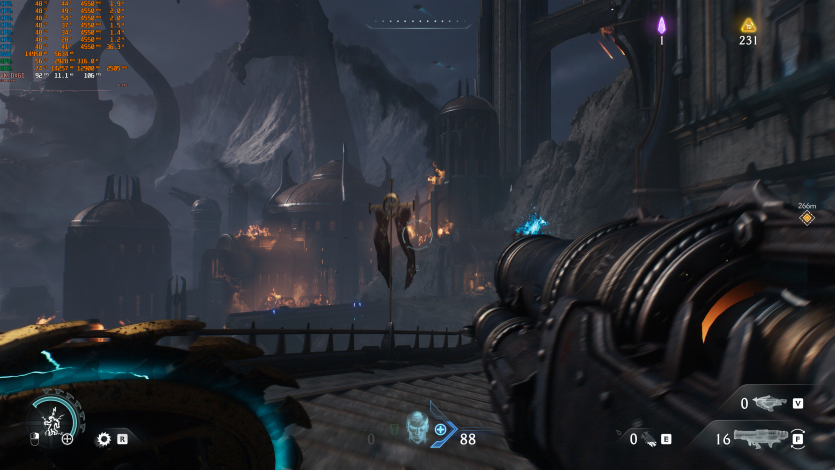The image size is (835, 470).
Task: Click the skull health portrait icon
Action: coord(417,426)
